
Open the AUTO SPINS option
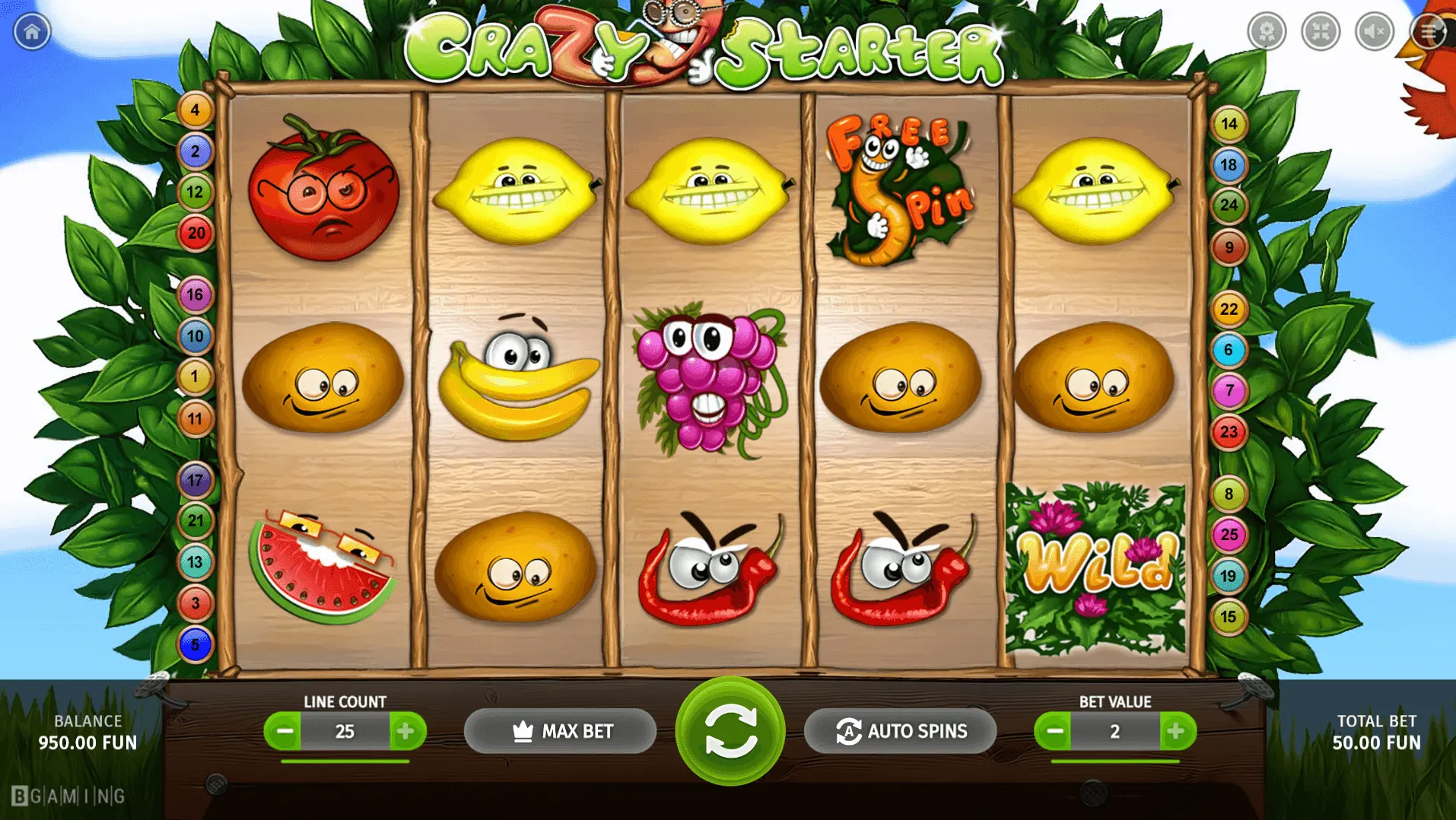click(x=900, y=731)
